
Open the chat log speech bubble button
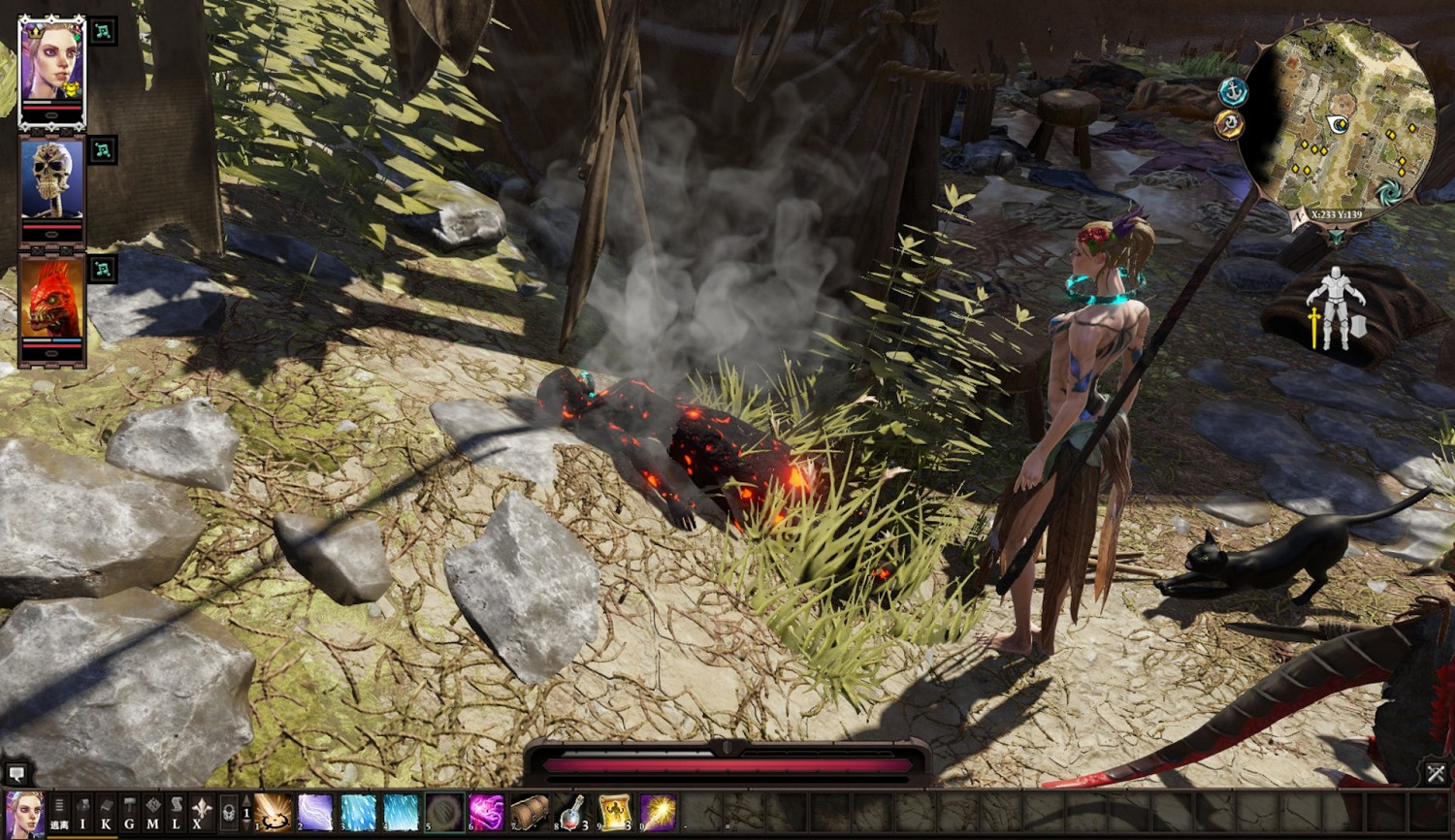pyautogui.click(x=16, y=773)
